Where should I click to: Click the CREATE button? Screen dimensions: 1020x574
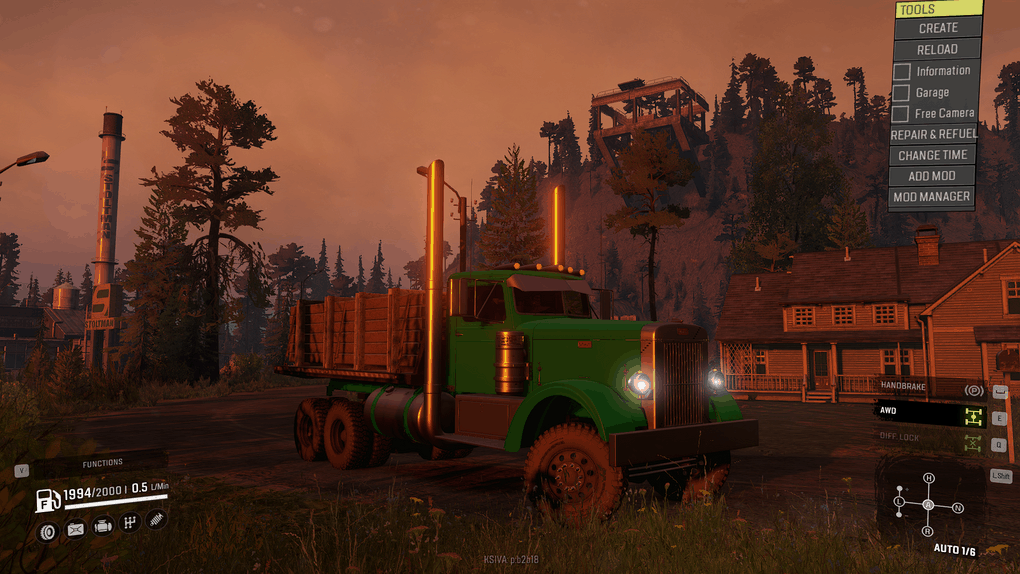coord(937,28)
